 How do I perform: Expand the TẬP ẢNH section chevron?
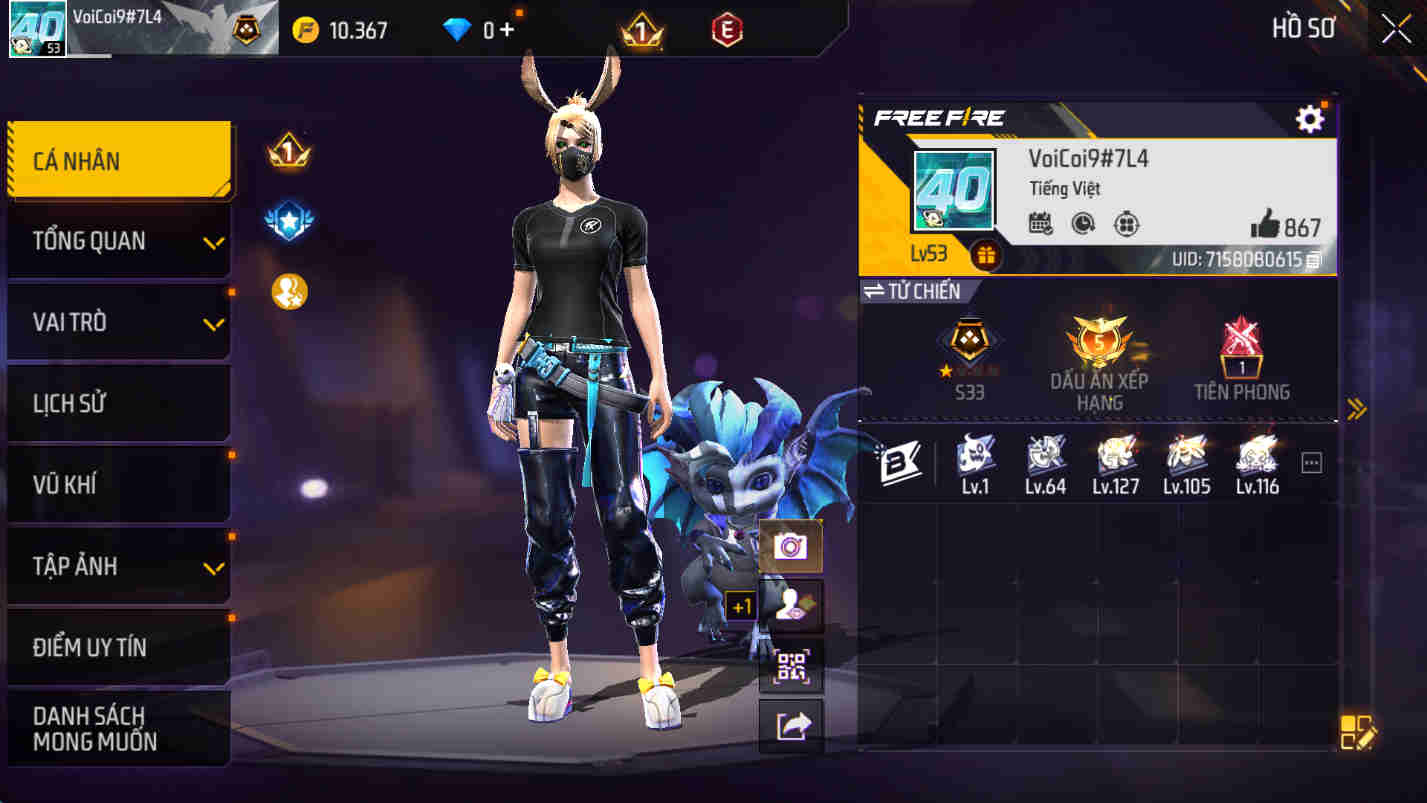pyautogui.click(x=213, y=566)
